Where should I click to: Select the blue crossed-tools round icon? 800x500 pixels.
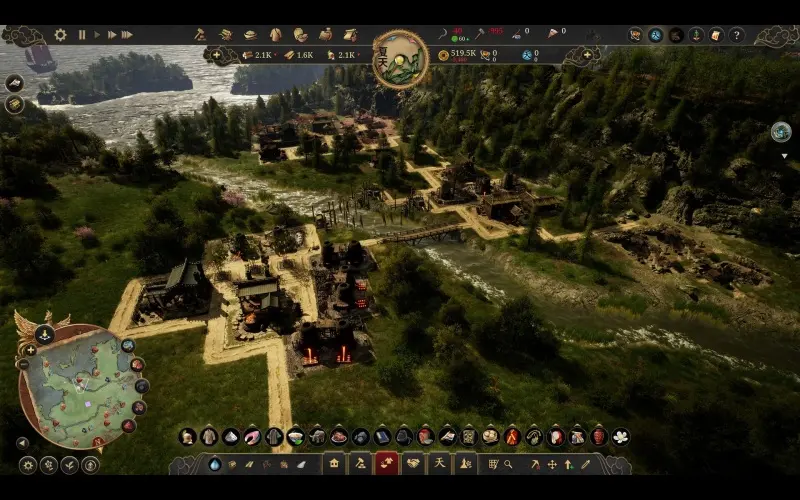[656, 35]
